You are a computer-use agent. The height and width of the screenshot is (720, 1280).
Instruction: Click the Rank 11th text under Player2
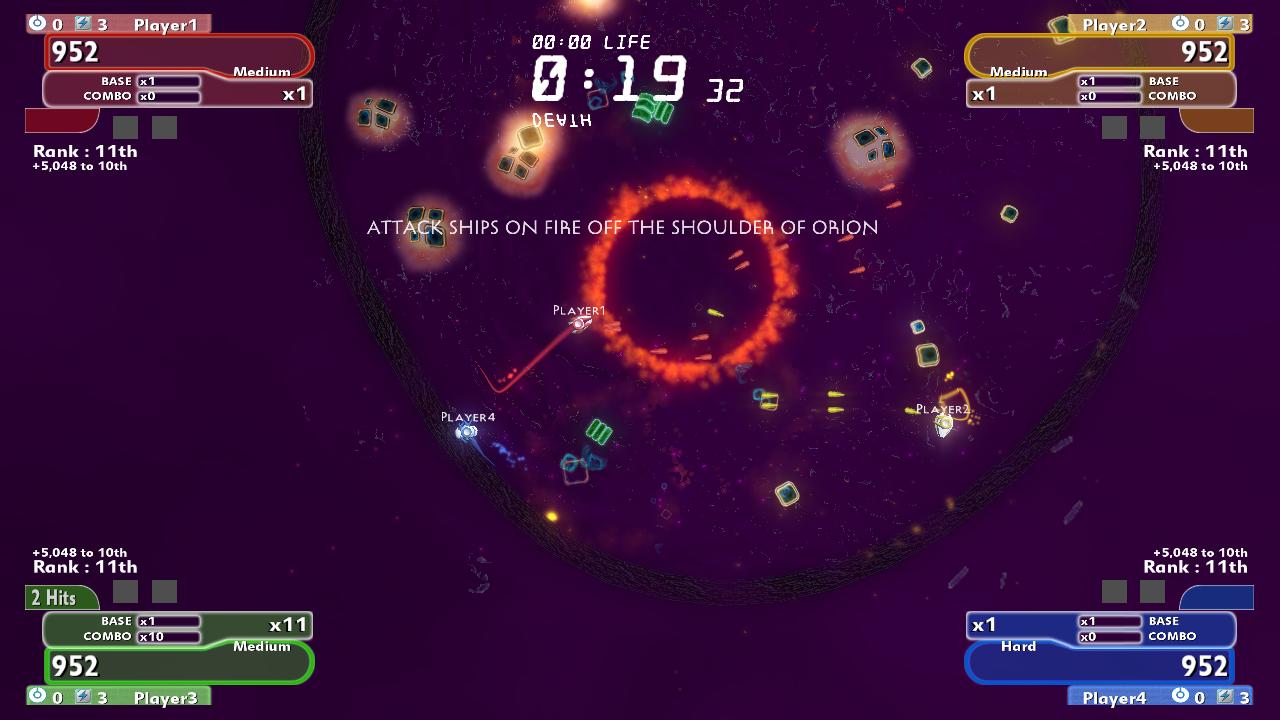(x=1193, y=151)
